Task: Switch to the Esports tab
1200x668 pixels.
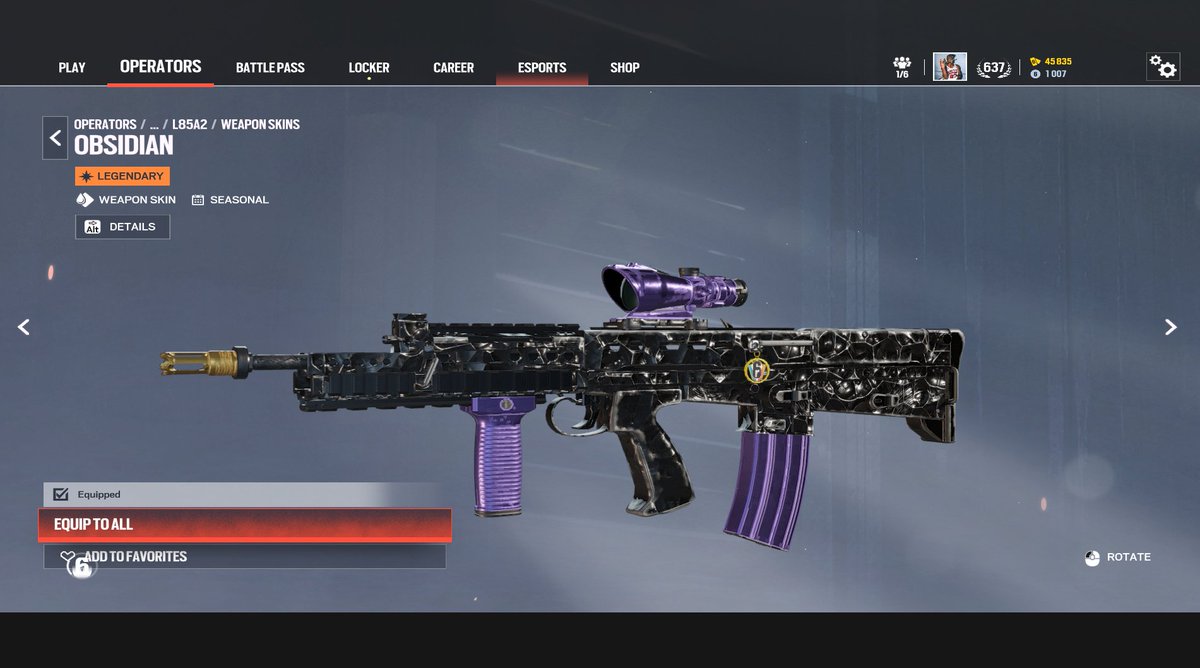Action: click(x=542, y=68)
